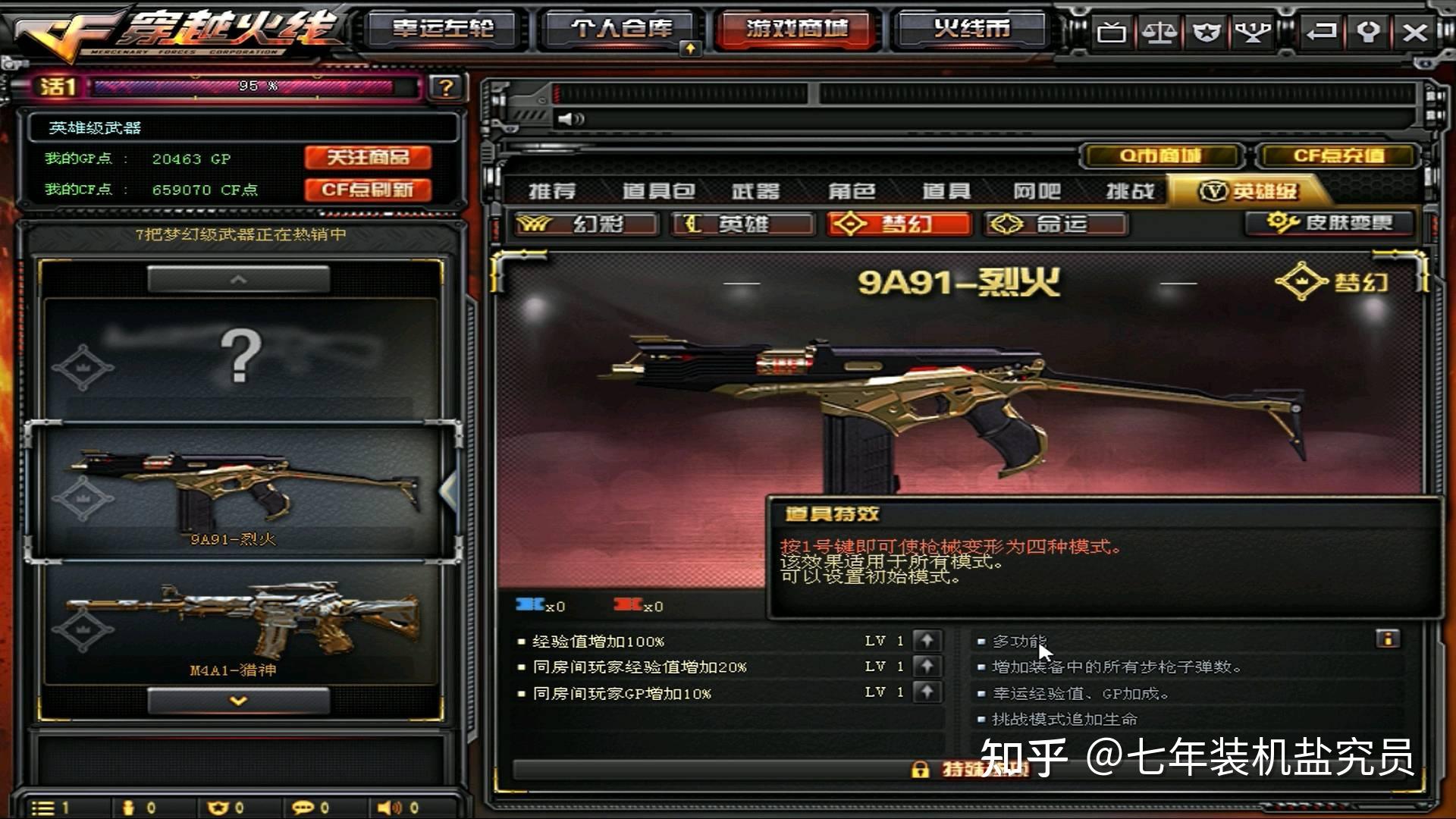Image resolution: width=1456 pixels, height=819 pixels.
Task: Click the chat bubble counter on the bottom bar
Action: pos(305,806)
